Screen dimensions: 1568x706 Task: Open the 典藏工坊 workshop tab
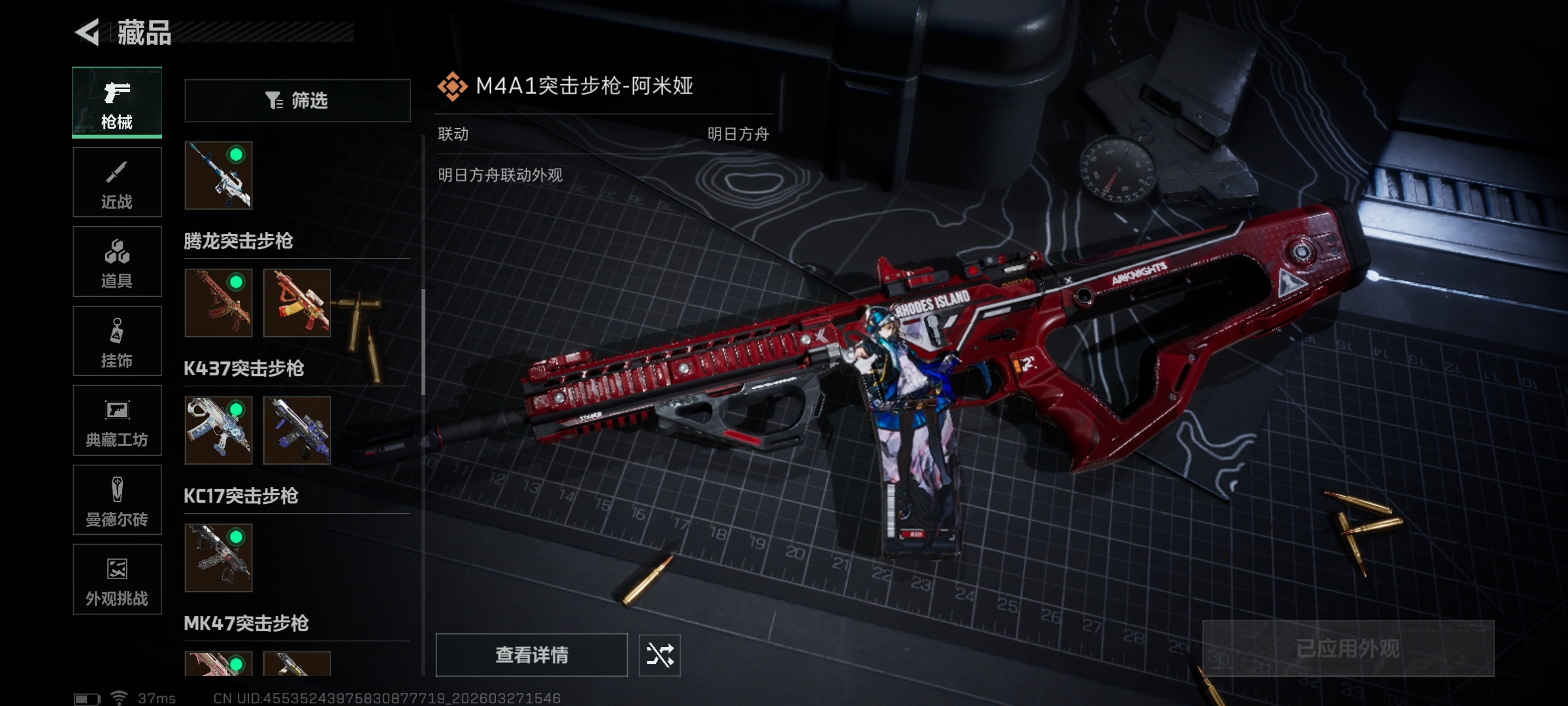point(117,420)
